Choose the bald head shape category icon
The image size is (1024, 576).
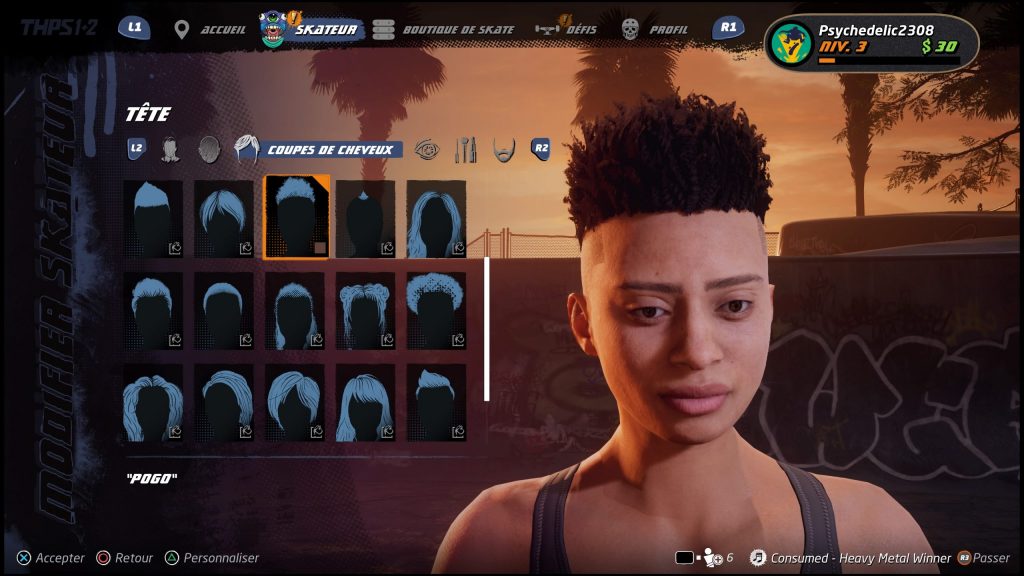click(208, 150)
